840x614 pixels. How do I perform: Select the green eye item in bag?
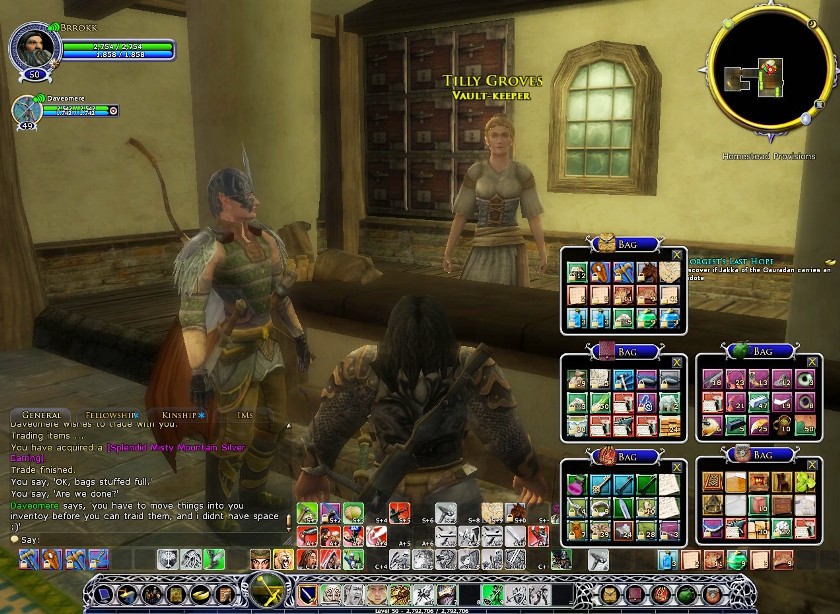pos(807,378)
